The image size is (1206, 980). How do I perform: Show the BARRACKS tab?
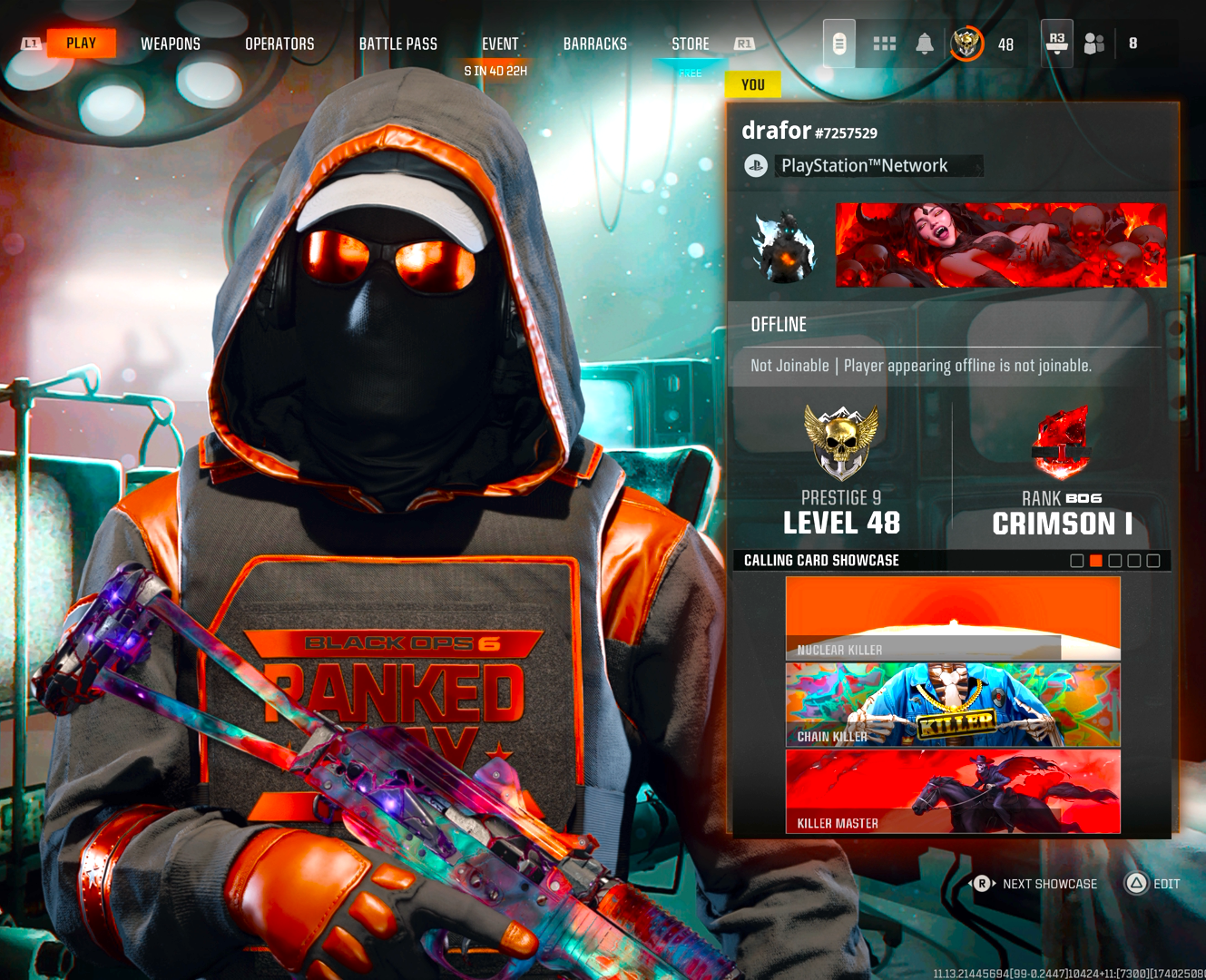[594, 44]
